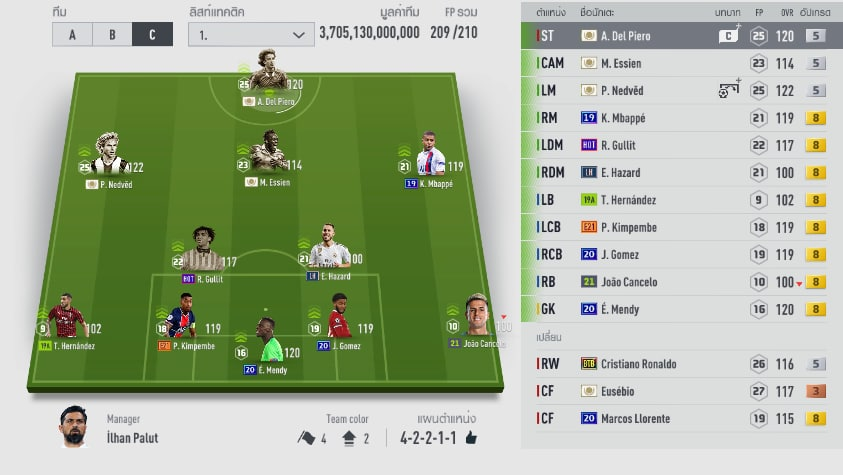Click R. Gullit card on pitch
843x475 pixels.
pyautogui.click(x=202, y=250)
